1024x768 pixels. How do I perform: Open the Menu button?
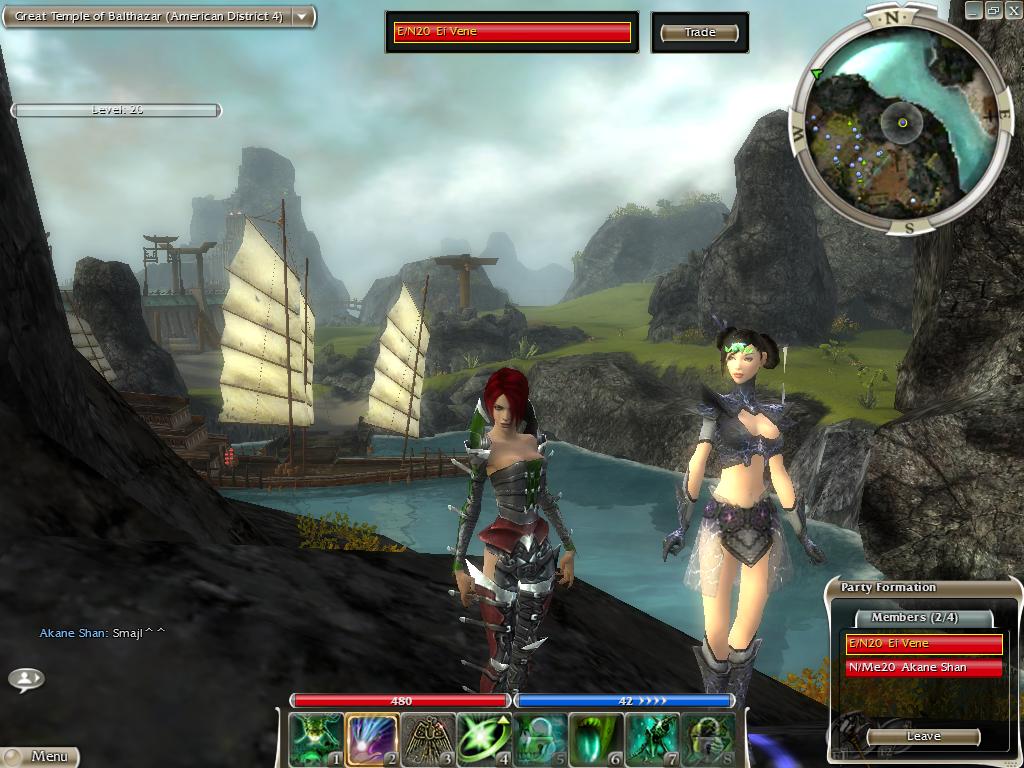pyautogui.click(x=40, y=757)
